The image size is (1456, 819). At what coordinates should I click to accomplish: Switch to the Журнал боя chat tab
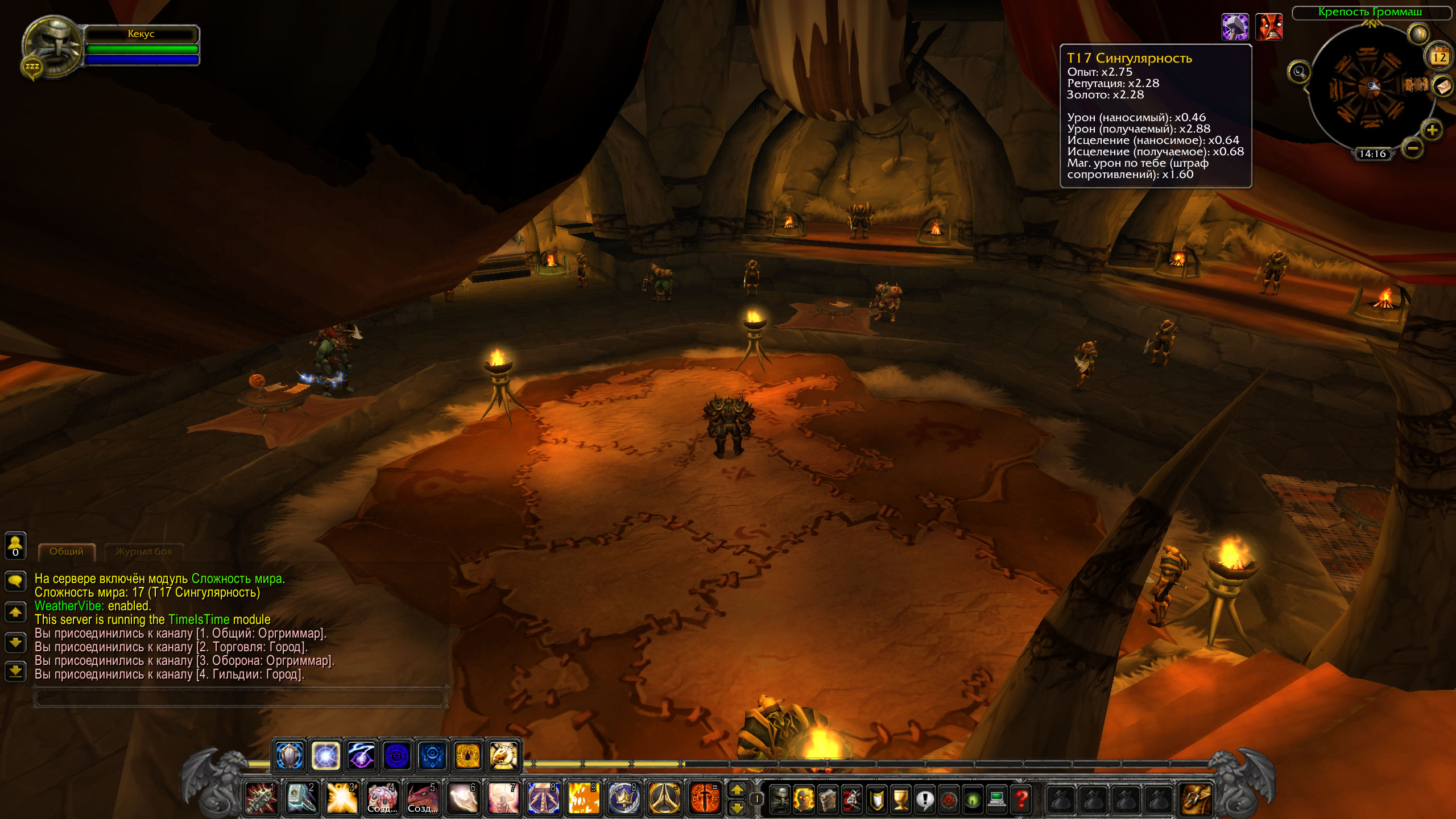(x=143, y=552)
